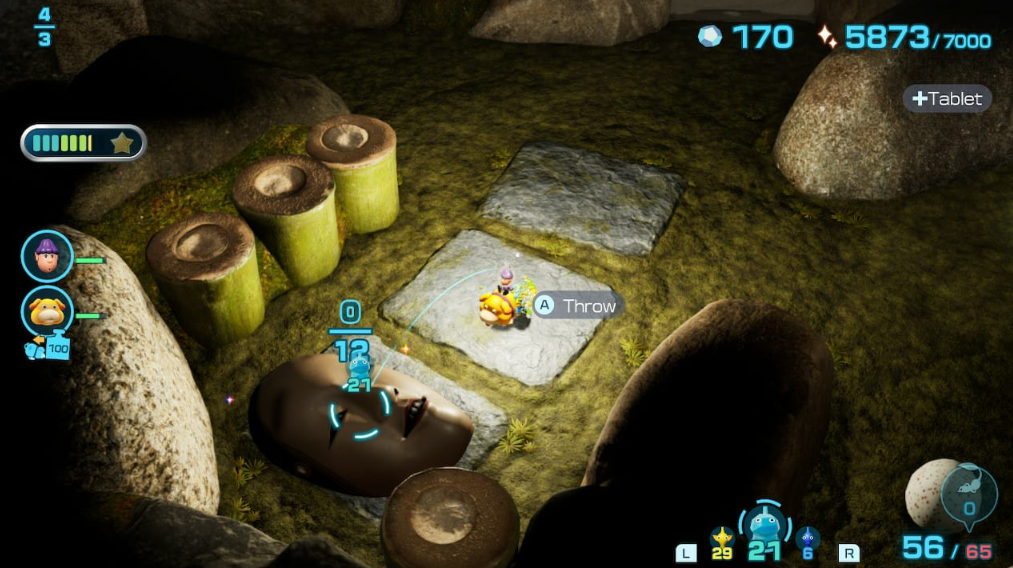Switch to the Oatchi dog portrait
The width and height of the screenshot is (1013, 568).
[47, 311]
